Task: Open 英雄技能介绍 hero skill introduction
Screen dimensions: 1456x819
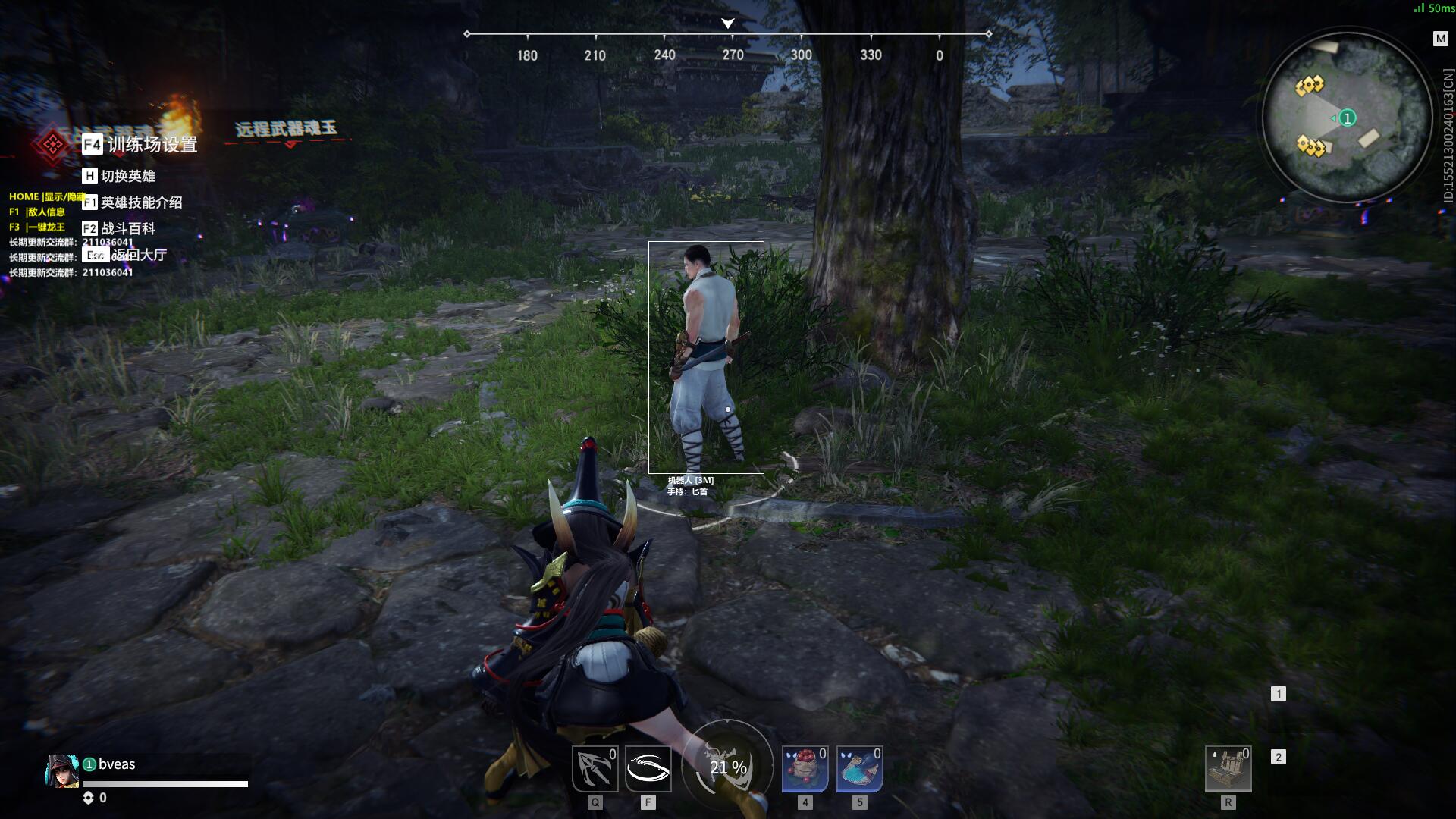Action: (133, 202)
